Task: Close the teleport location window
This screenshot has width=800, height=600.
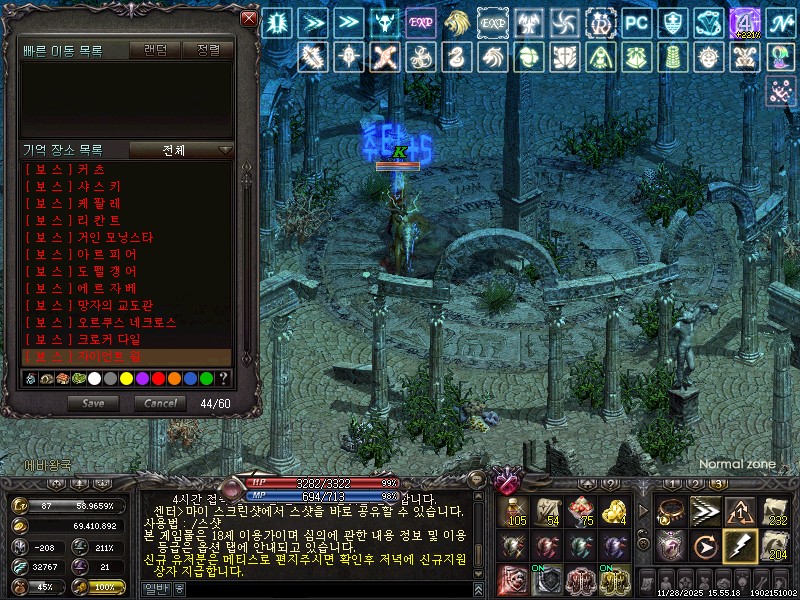Action: click(x=249, y=19)
